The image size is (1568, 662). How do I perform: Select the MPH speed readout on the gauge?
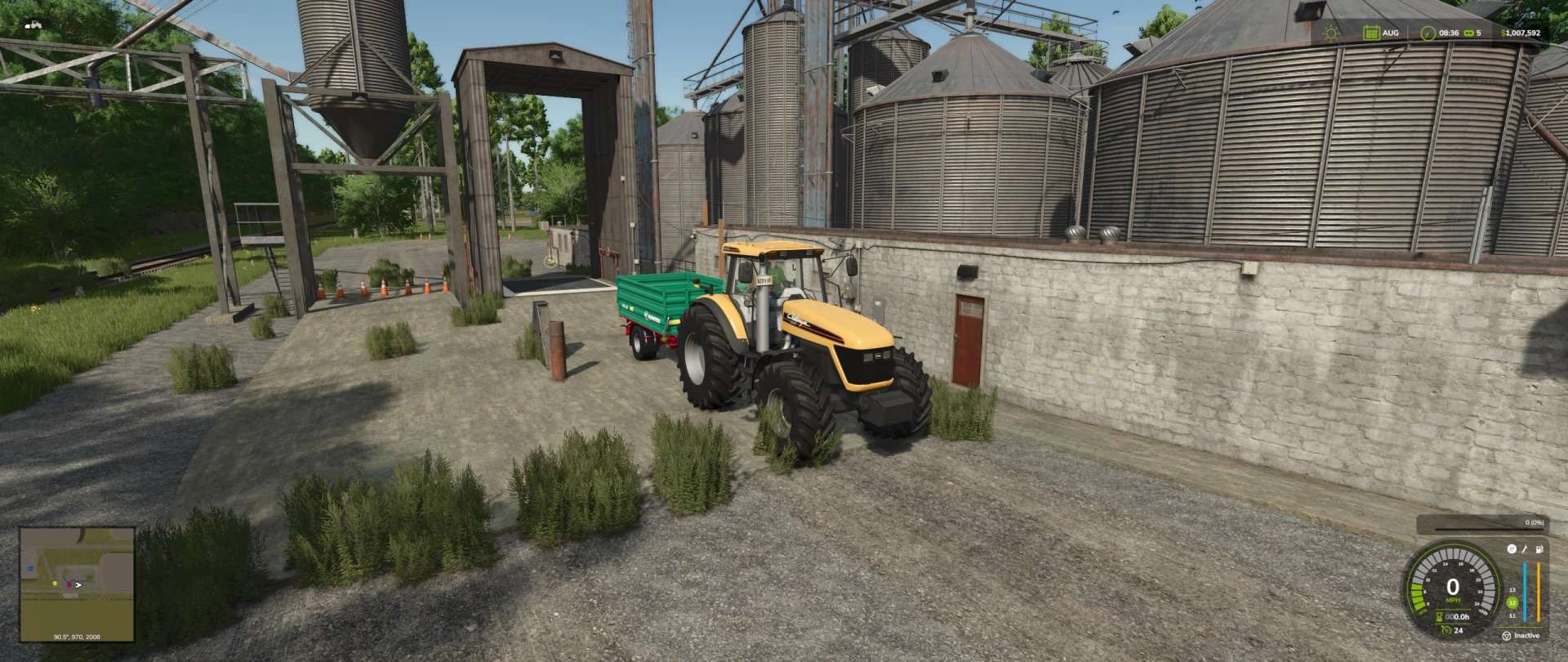[x=1453, y=600]
